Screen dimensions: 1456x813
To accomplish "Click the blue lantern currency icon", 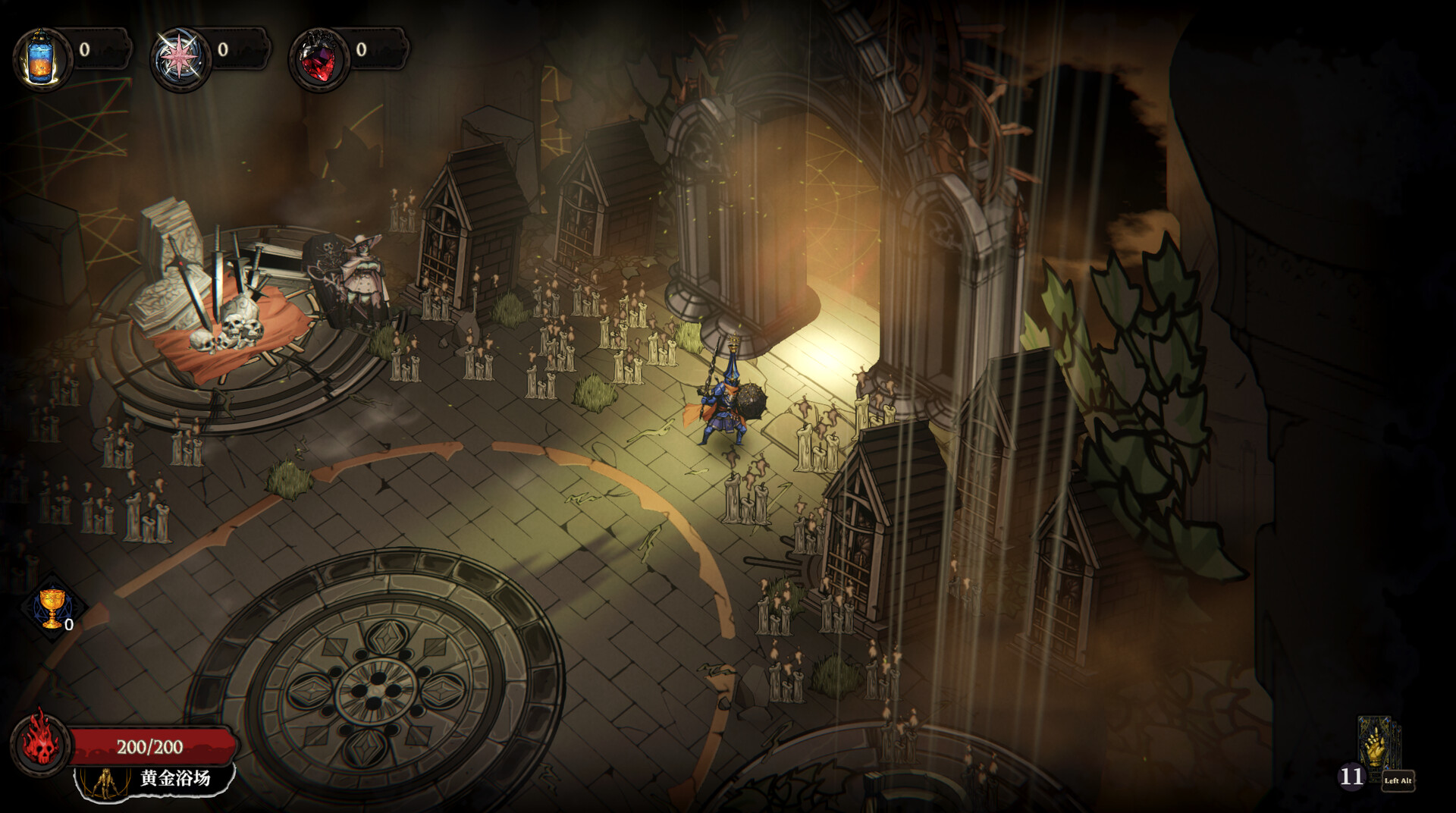I will coord(41,59).
